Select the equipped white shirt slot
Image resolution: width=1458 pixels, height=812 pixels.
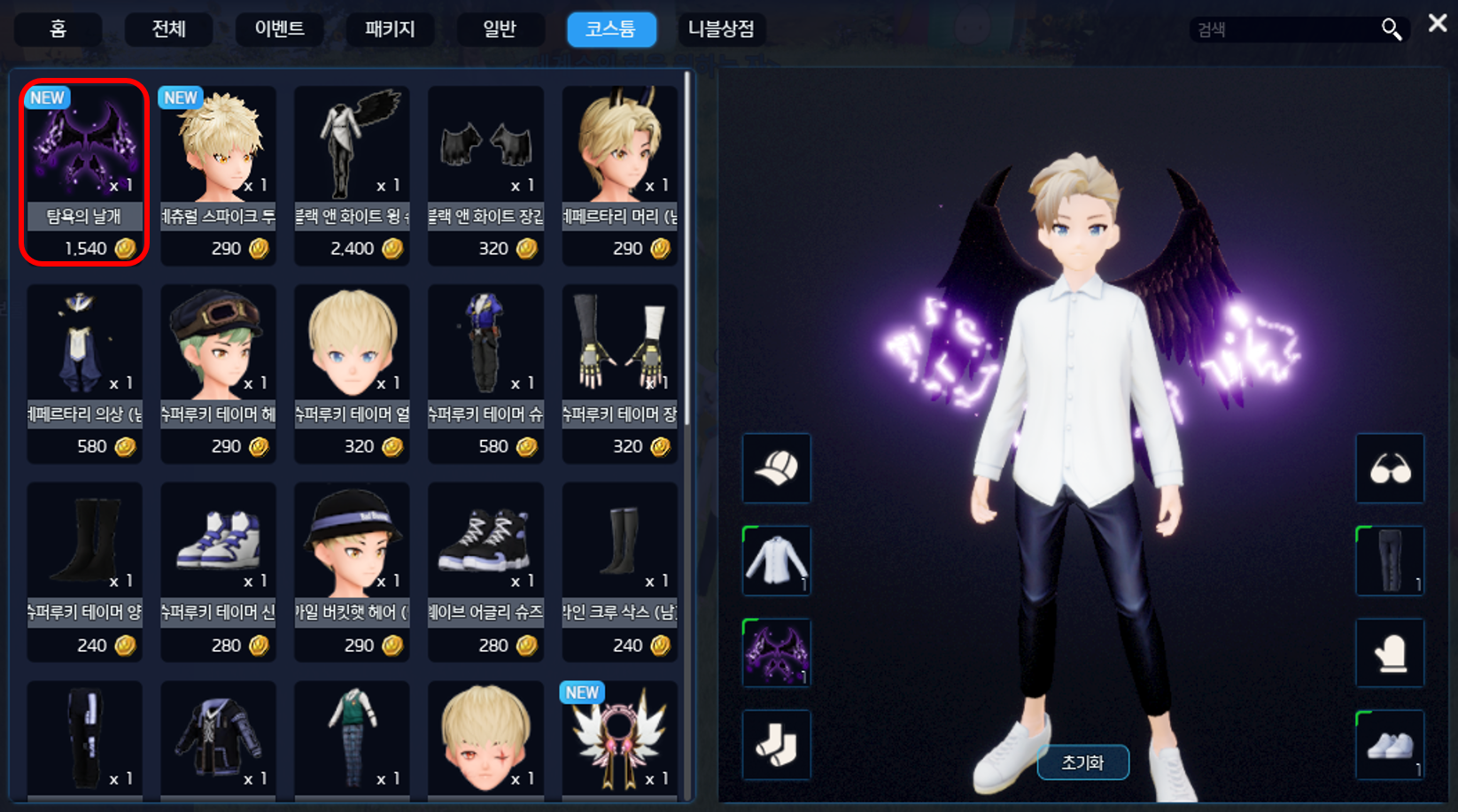coord(776,561)
